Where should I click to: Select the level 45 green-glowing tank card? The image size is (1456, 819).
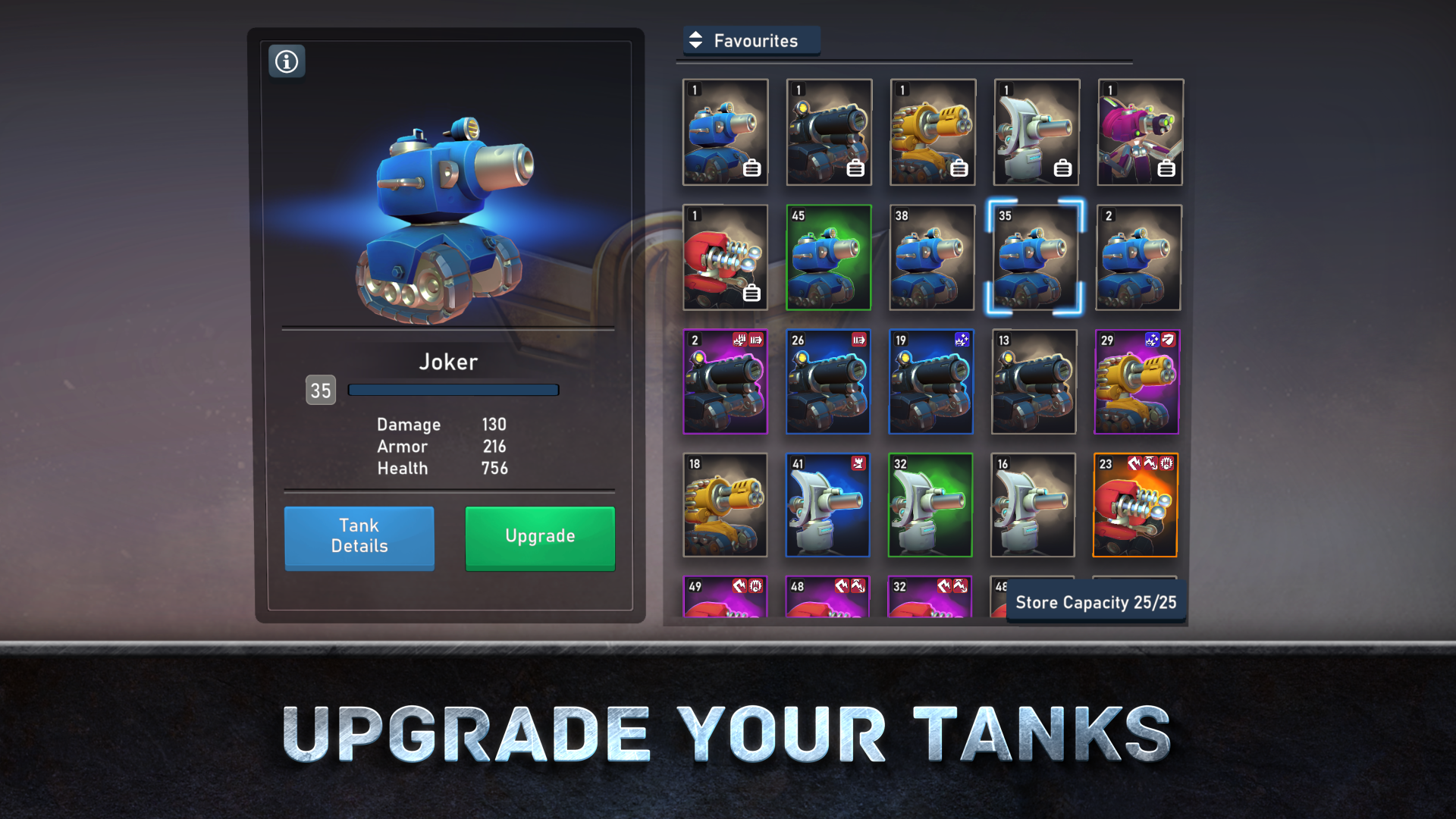pyautogui.click(x=828, y=258)
